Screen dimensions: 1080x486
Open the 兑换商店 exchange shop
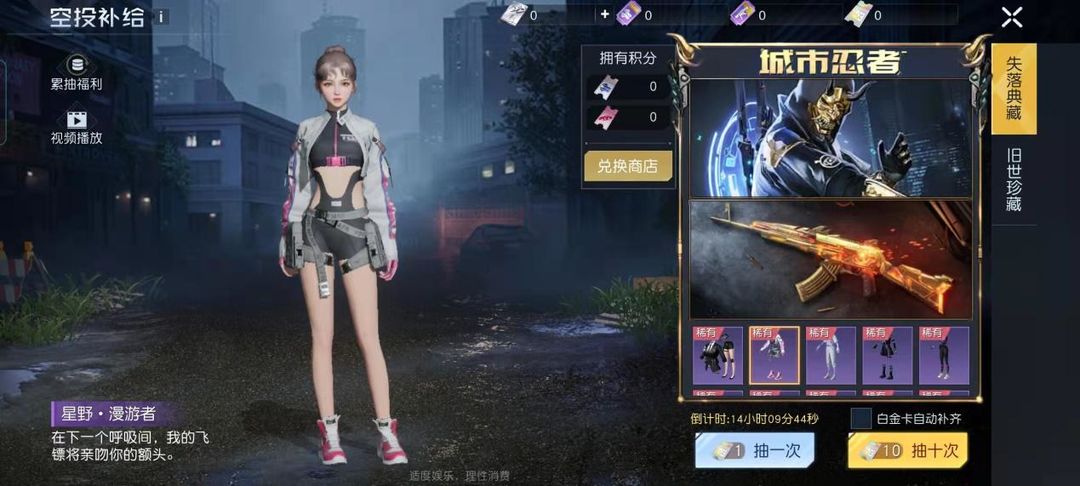(x=628, y=166)
